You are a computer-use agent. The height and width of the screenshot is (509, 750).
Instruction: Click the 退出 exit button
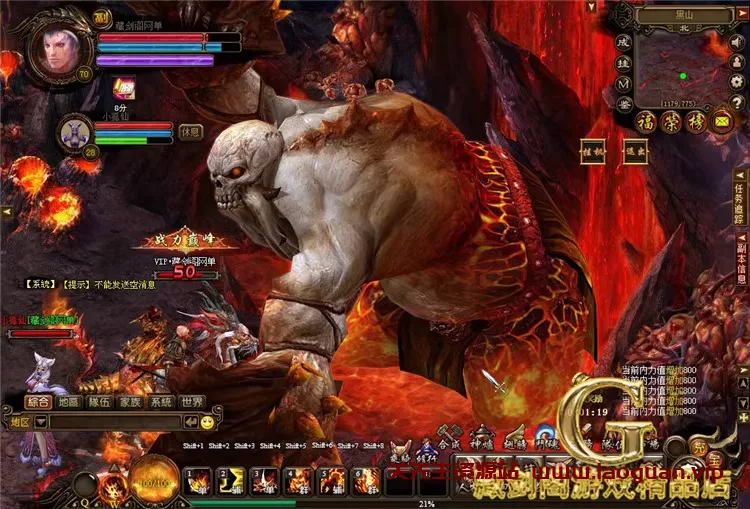click(636, 152)
